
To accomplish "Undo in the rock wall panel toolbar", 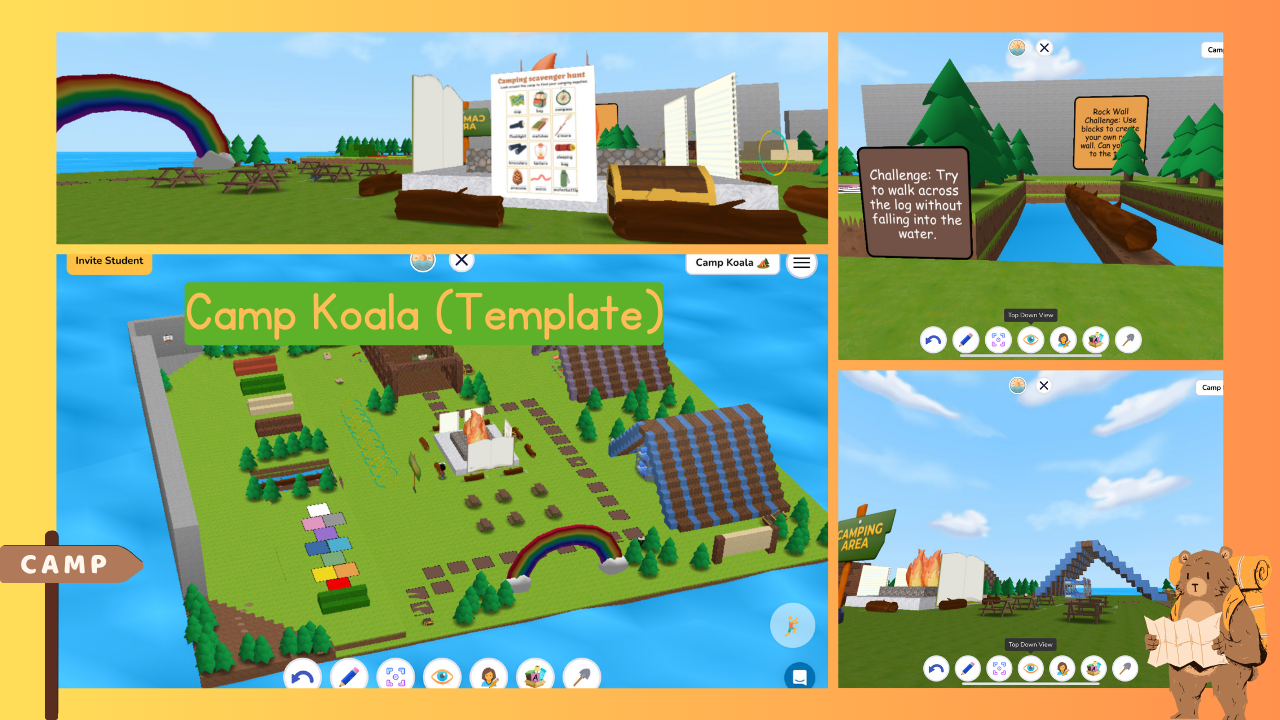I will (x=933, y=340).
